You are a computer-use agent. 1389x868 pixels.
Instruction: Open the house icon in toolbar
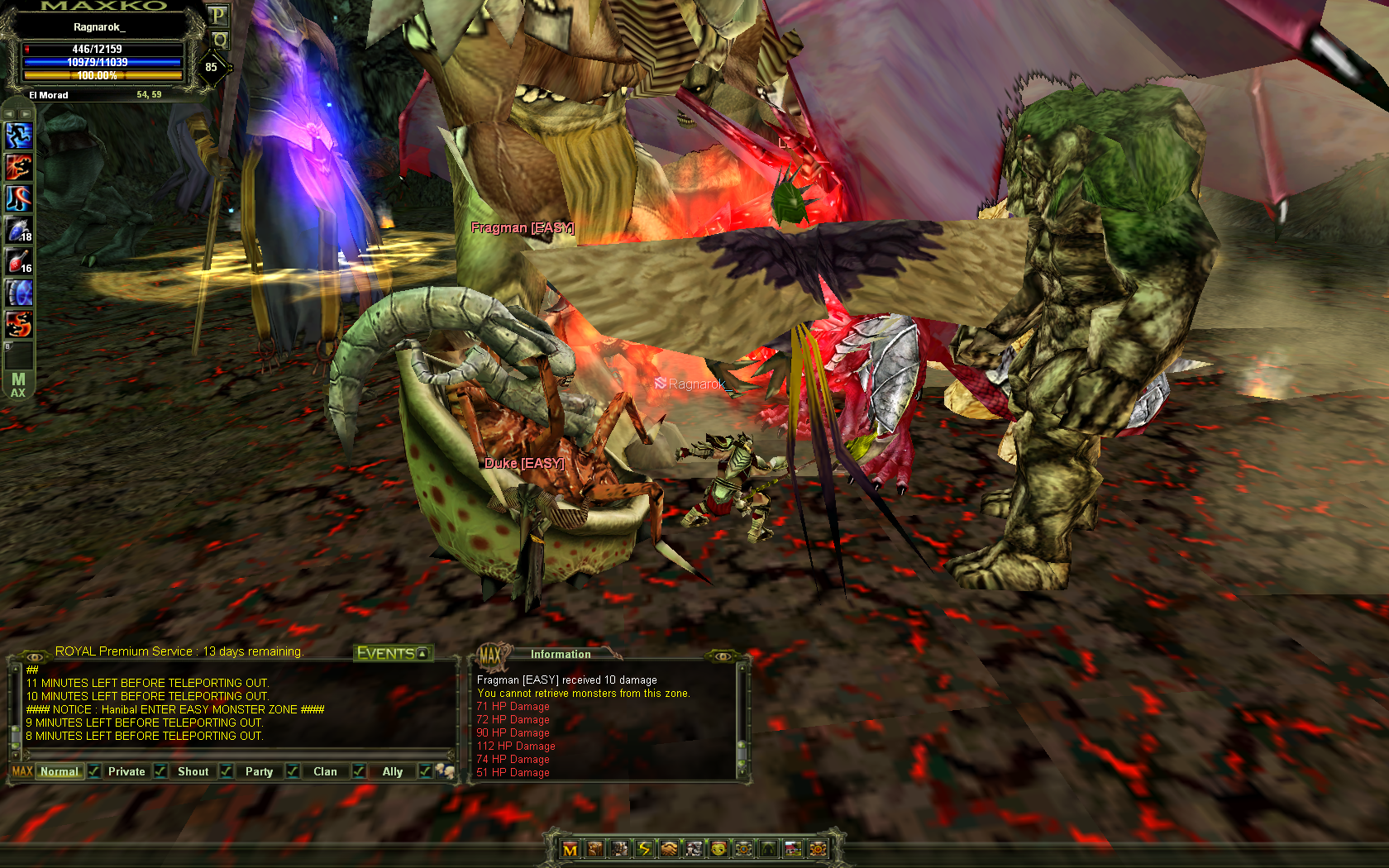tap(793, 849)
